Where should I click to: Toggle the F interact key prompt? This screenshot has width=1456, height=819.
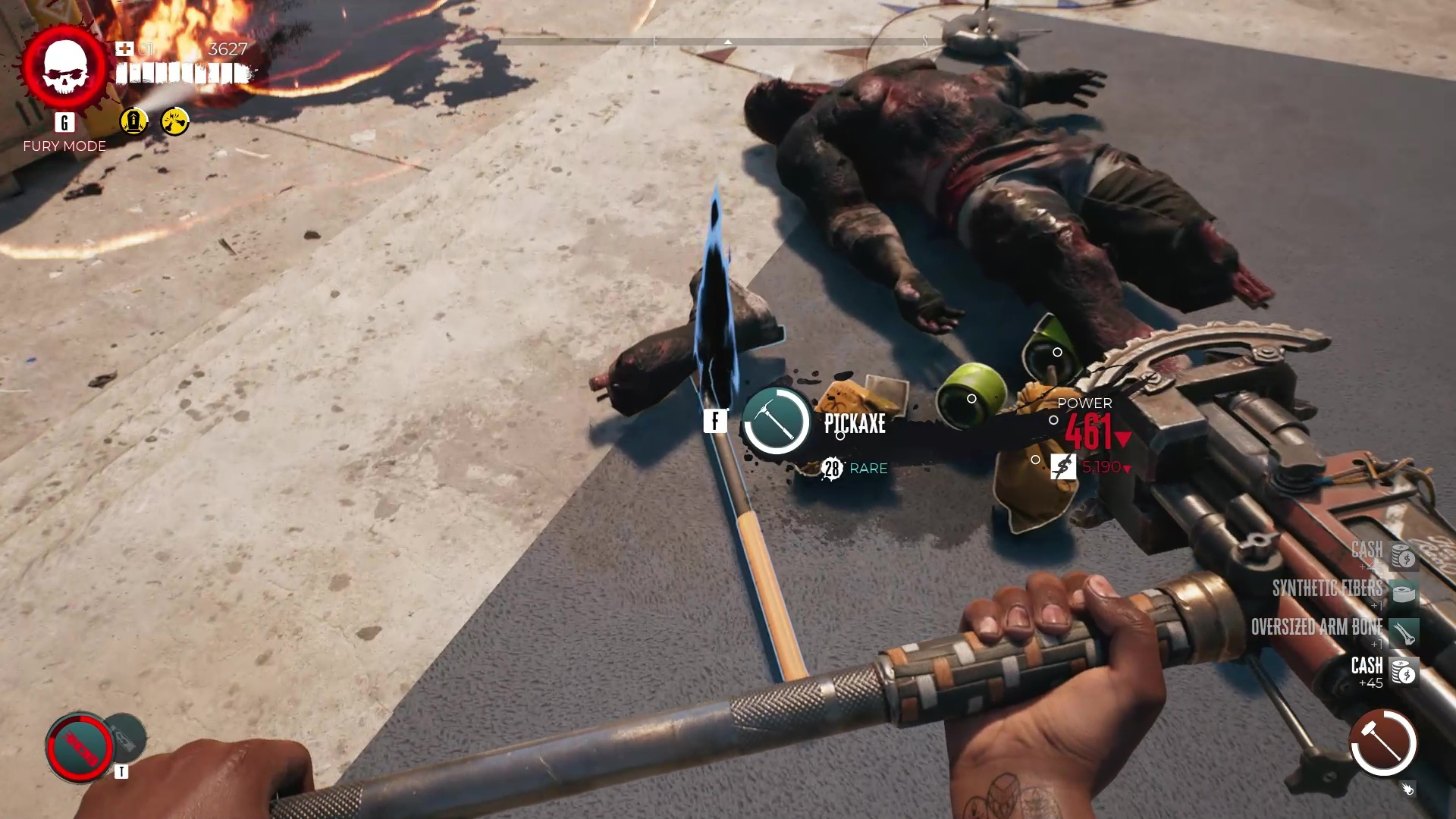(714, 420)
